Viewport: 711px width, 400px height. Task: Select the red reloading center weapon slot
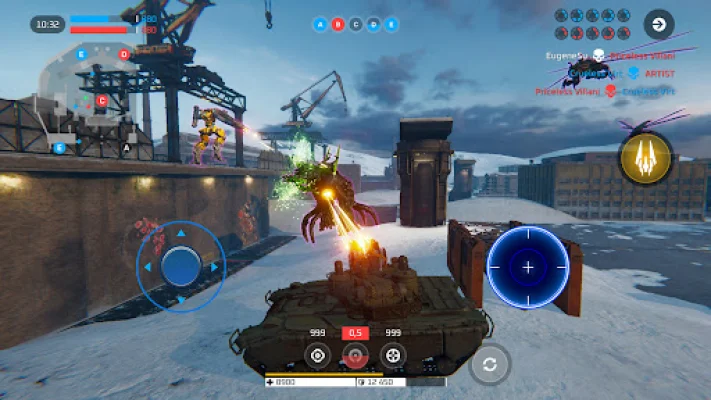(x=355, y=354)
